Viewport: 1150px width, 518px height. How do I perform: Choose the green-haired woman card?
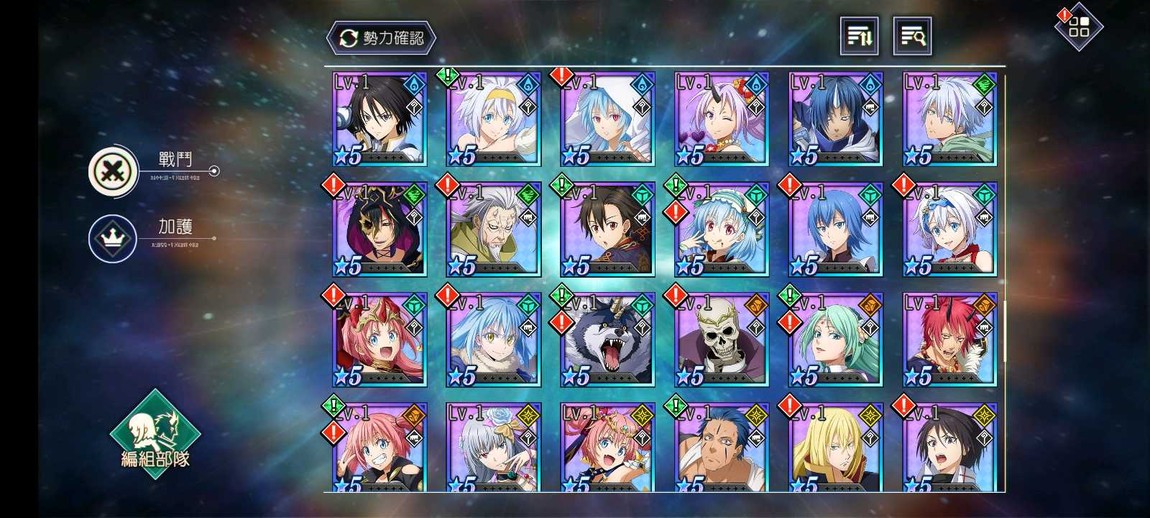(x=836, y=340)
